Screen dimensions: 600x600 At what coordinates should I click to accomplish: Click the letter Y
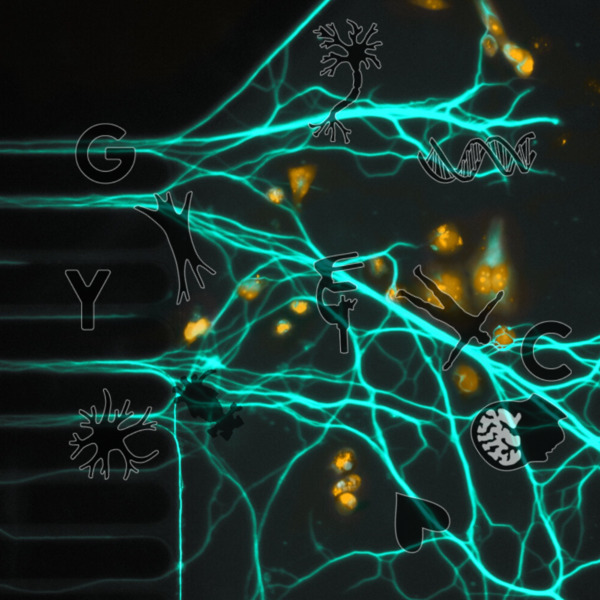pos(89,297)
